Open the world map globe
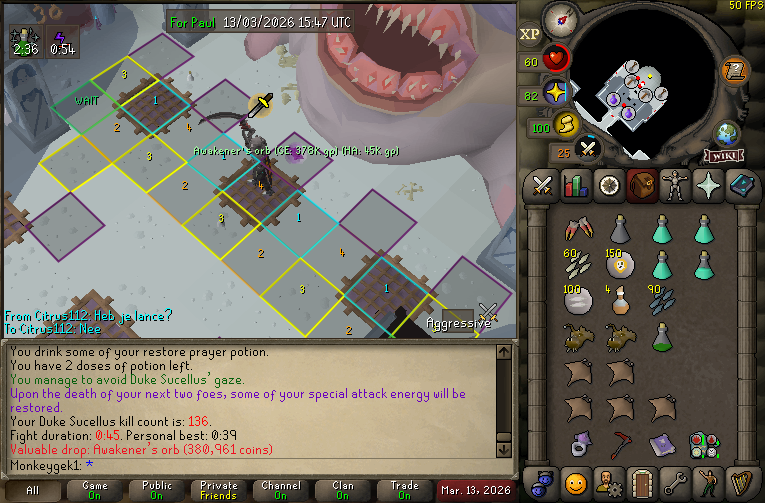 coord(727,134)
